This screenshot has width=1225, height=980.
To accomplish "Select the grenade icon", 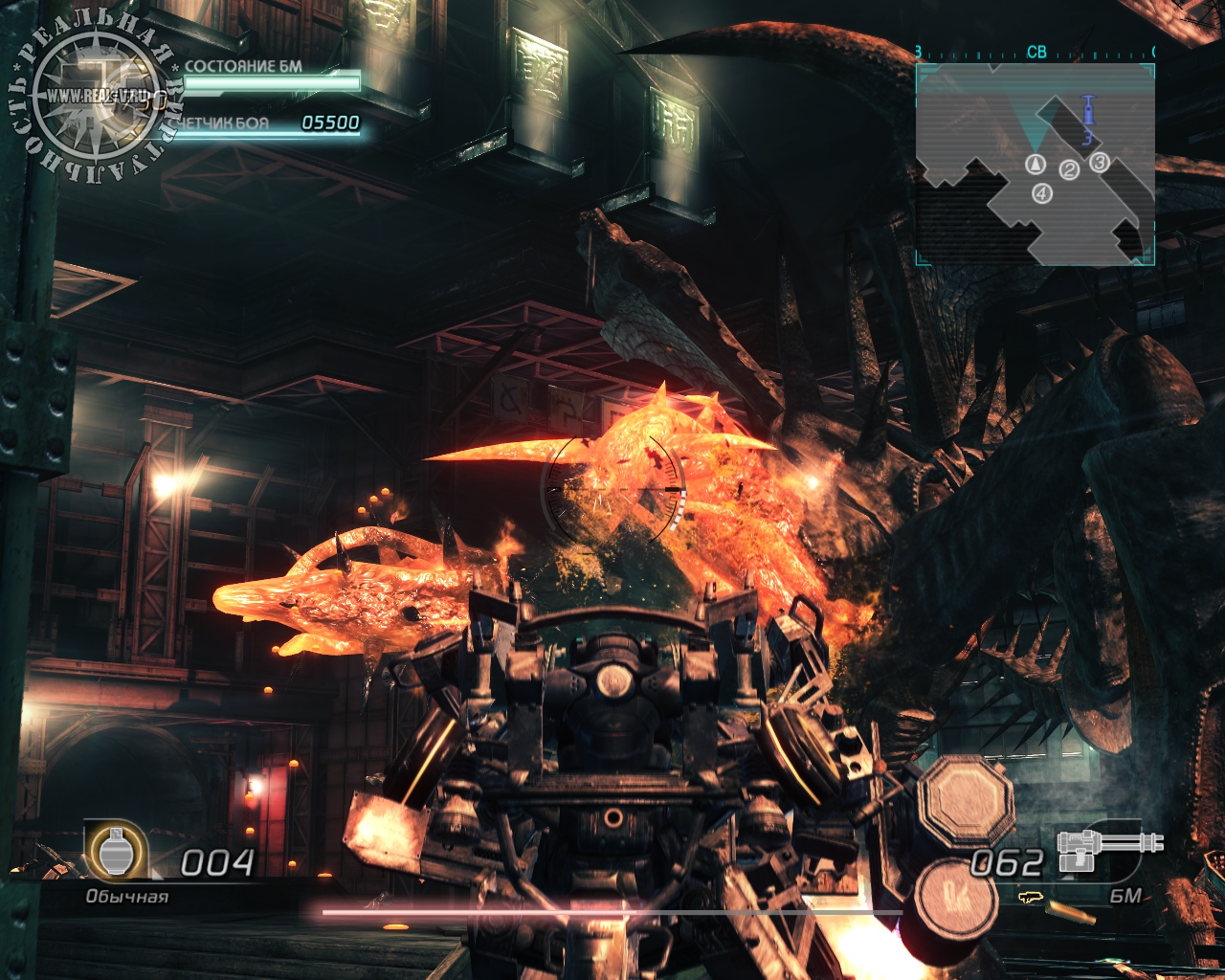I will point(116,849).
